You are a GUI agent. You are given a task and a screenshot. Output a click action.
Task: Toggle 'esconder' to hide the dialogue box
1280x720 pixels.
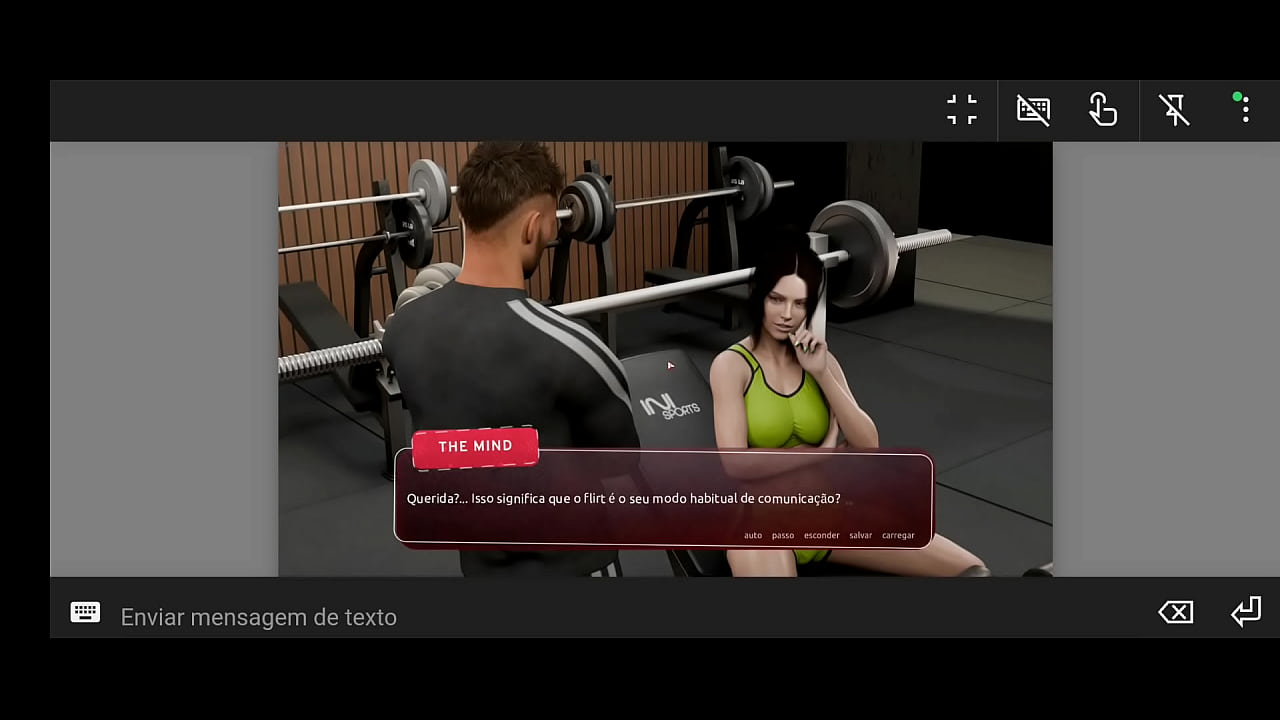pos(821,535)
